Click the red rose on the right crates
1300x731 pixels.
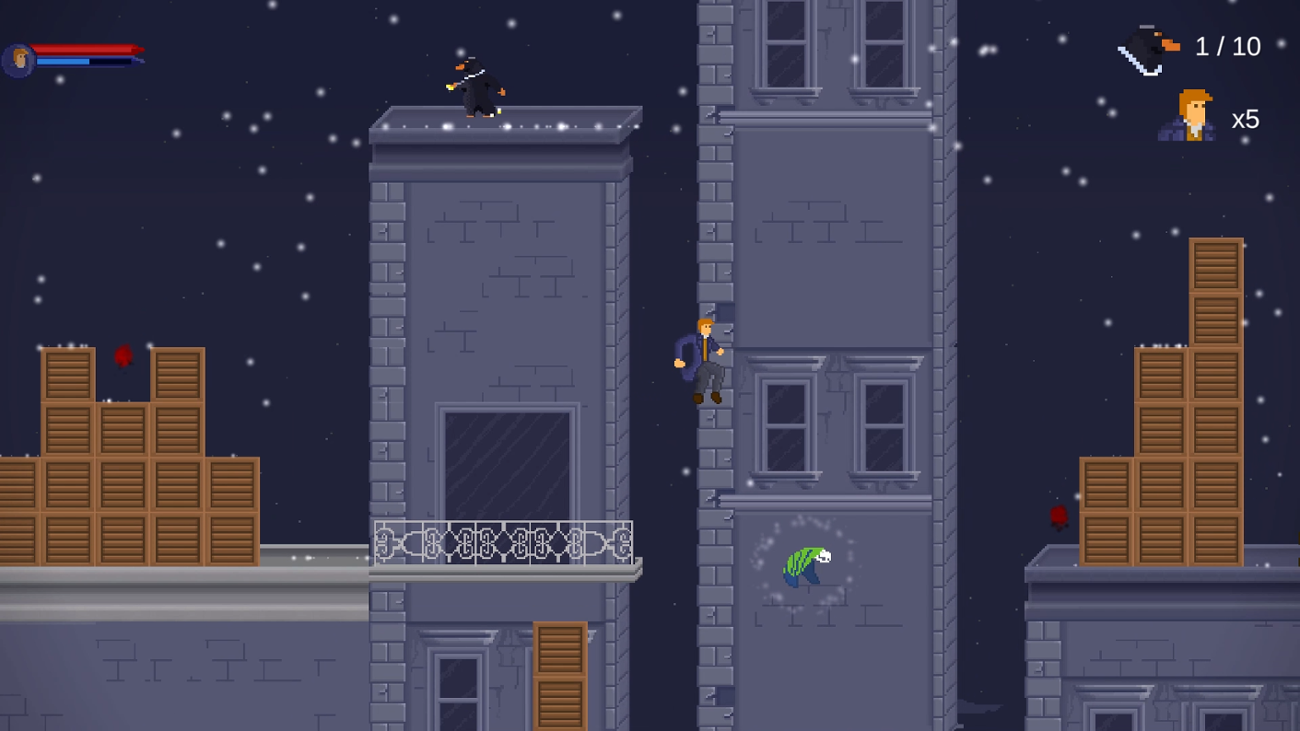coord(1060,515)
